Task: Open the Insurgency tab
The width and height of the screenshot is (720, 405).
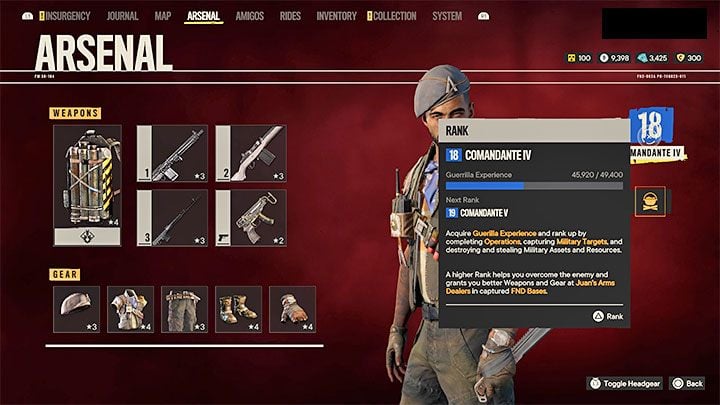Action: [x=67, y=16]
